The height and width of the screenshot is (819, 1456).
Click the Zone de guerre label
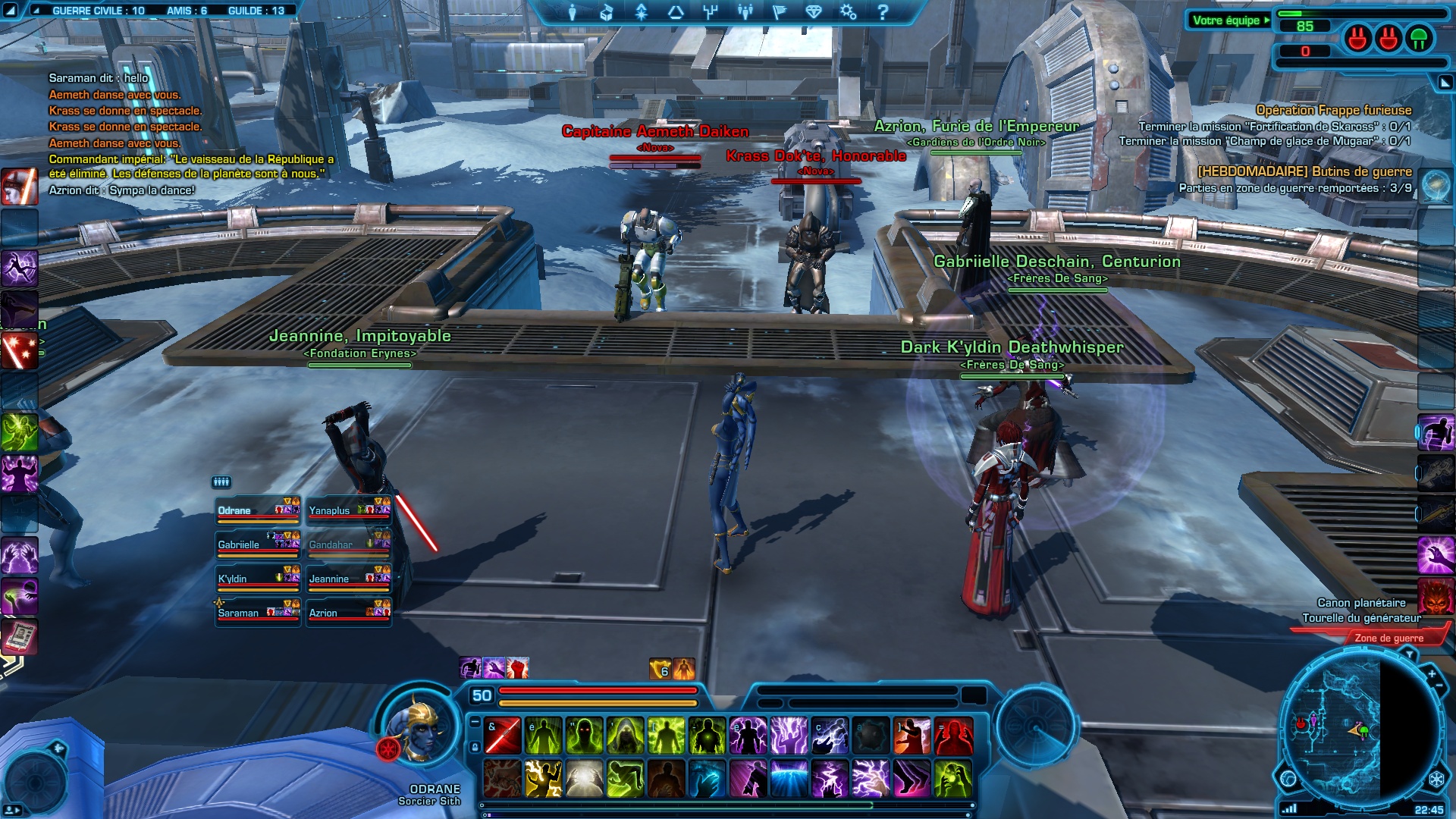pyautogui.click(x=1389, y=638)
